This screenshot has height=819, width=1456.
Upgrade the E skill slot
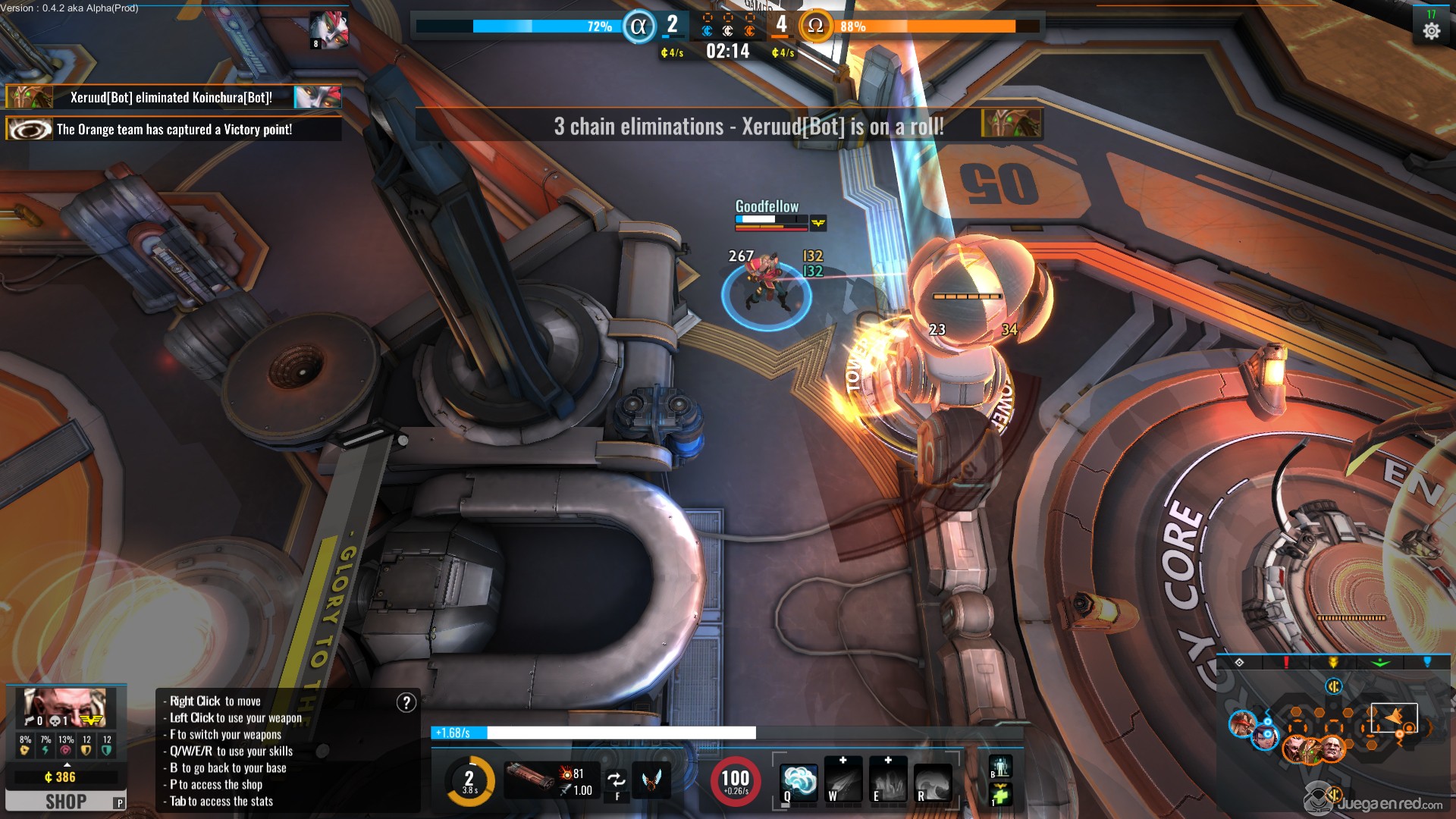tap(887, 760)
